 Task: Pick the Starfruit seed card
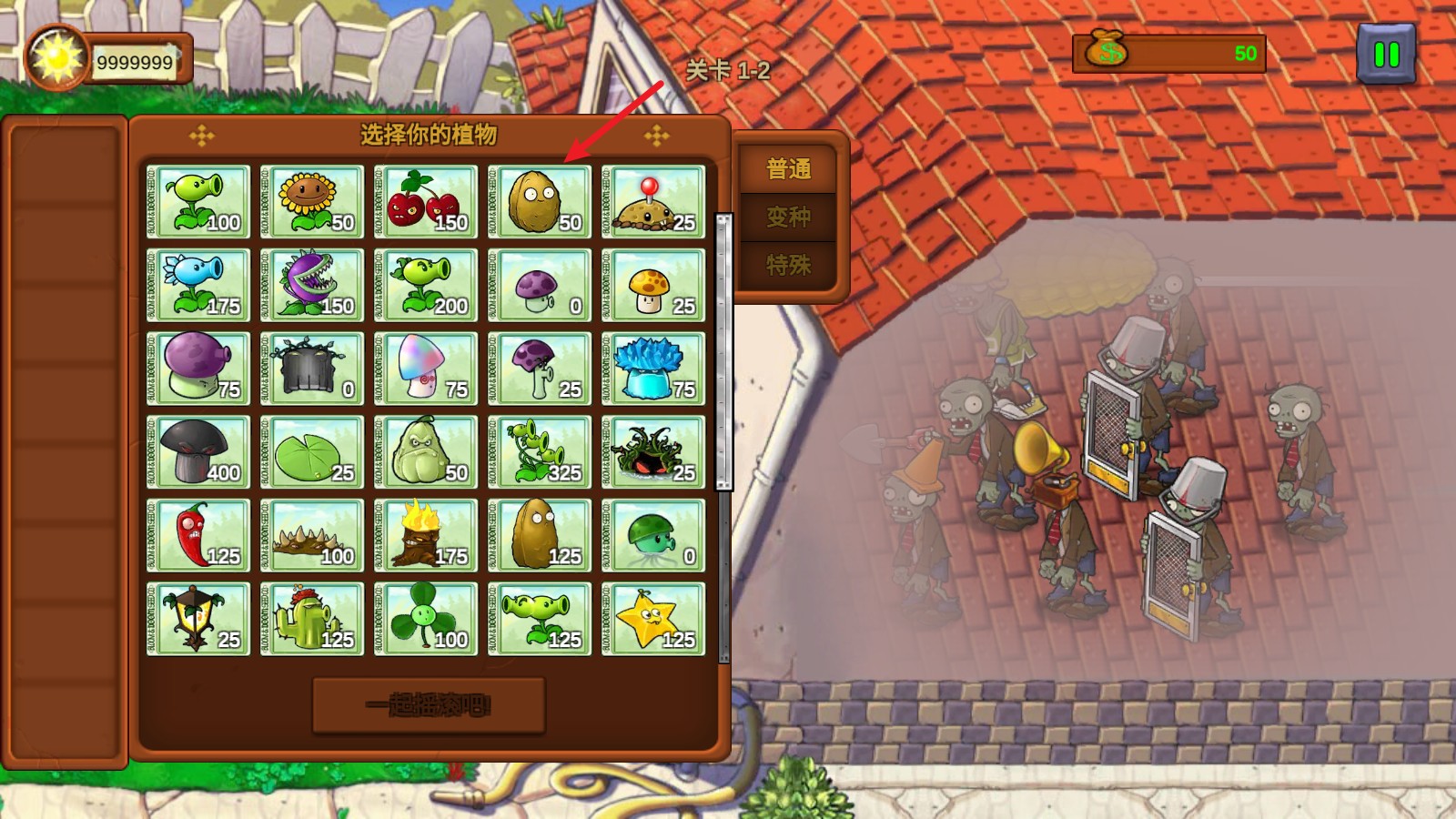[653, 620]
